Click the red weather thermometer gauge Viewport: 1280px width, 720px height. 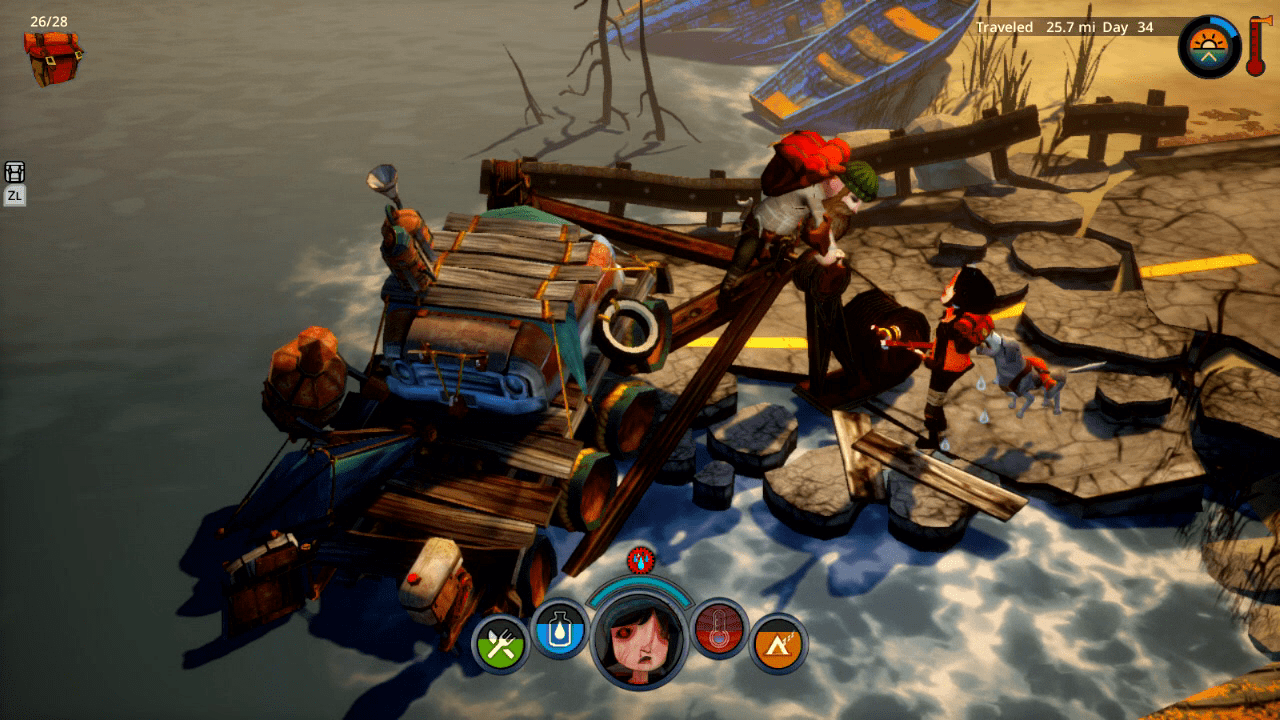point(1255,46)
